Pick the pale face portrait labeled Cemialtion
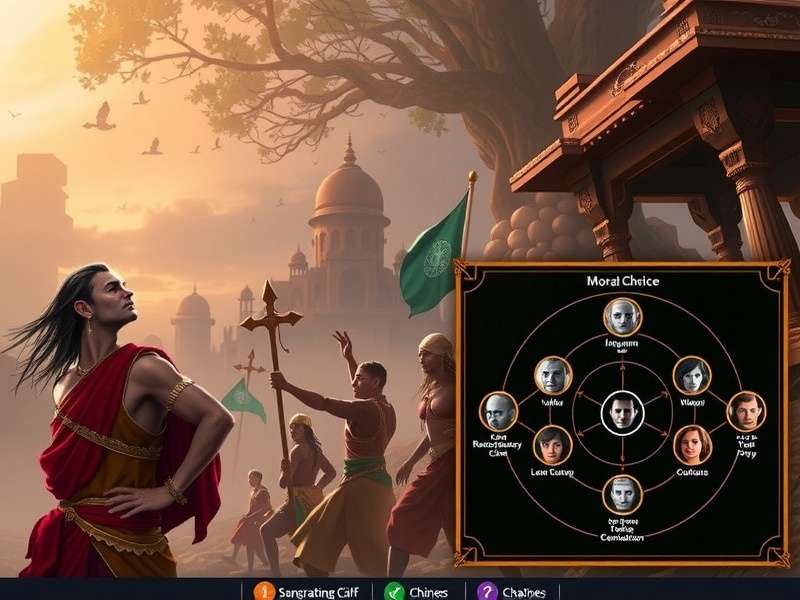Image resolution: width=800 pixels, height=600 pixels. 622,493
